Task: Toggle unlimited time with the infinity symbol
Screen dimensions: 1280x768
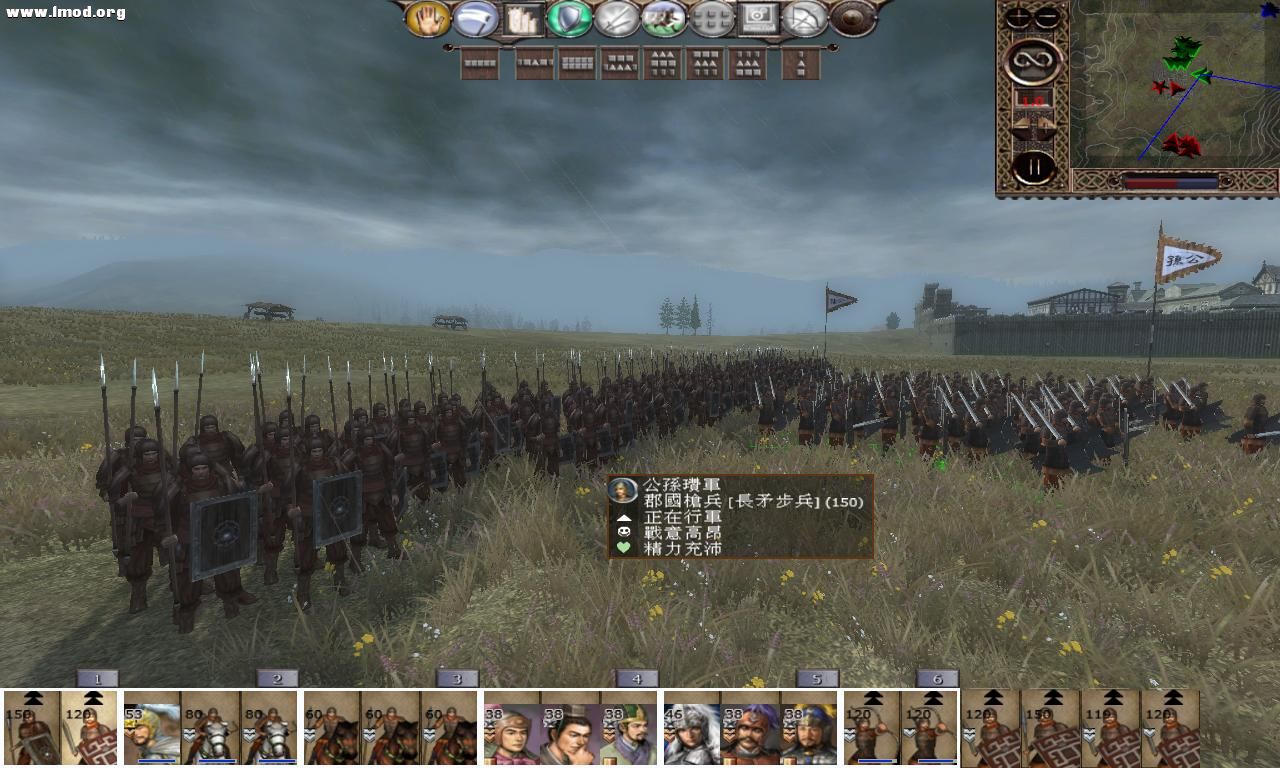Action: pyautogui.click(x=1034, y=60)
